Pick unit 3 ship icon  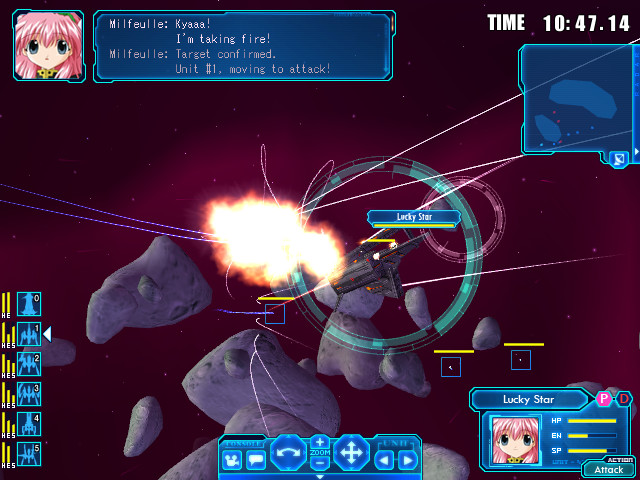pos(29,394)
